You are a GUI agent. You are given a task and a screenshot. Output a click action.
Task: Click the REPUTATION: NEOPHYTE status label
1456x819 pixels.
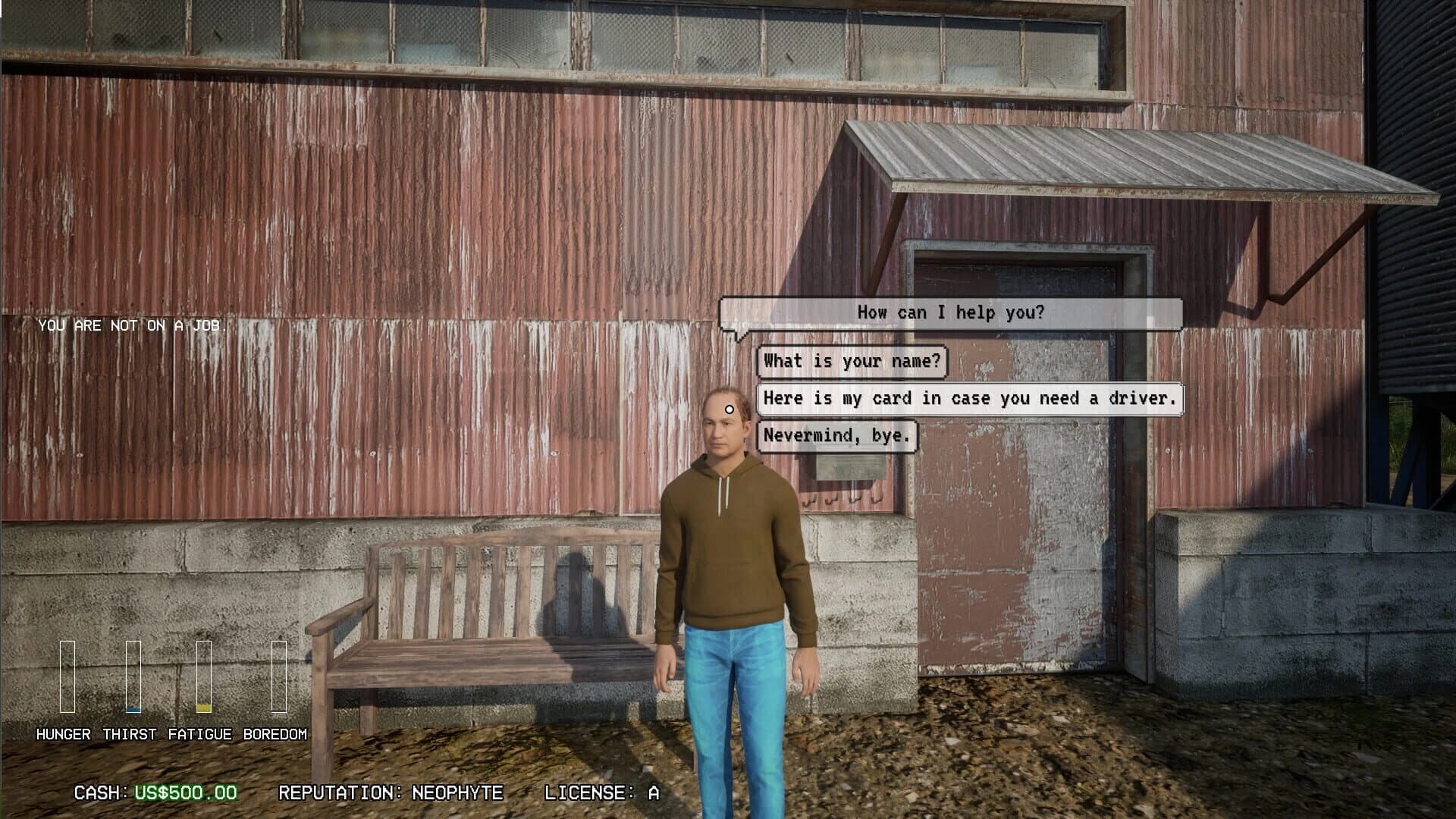coord(391,792)
